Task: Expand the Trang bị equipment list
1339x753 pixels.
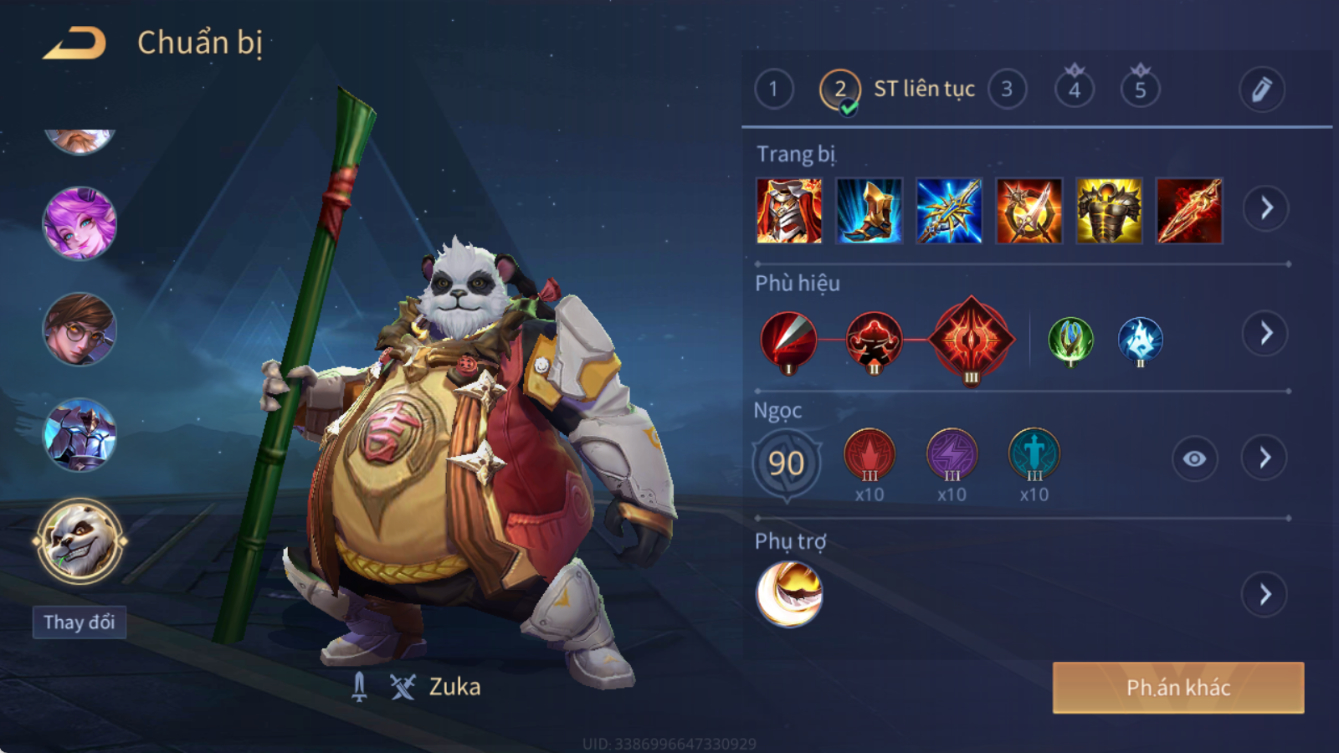Action: point(1265,208)
